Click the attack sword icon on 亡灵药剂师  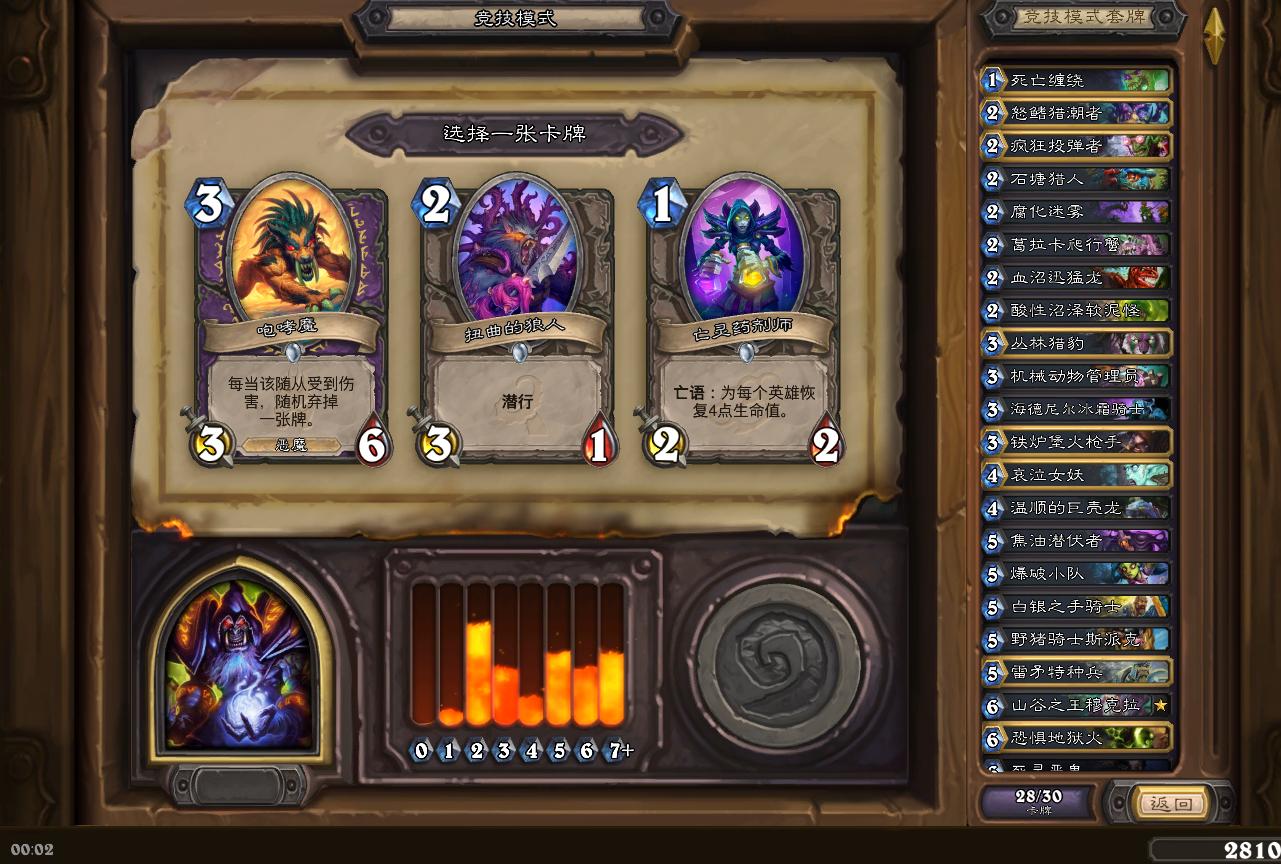tap(663, 443)
